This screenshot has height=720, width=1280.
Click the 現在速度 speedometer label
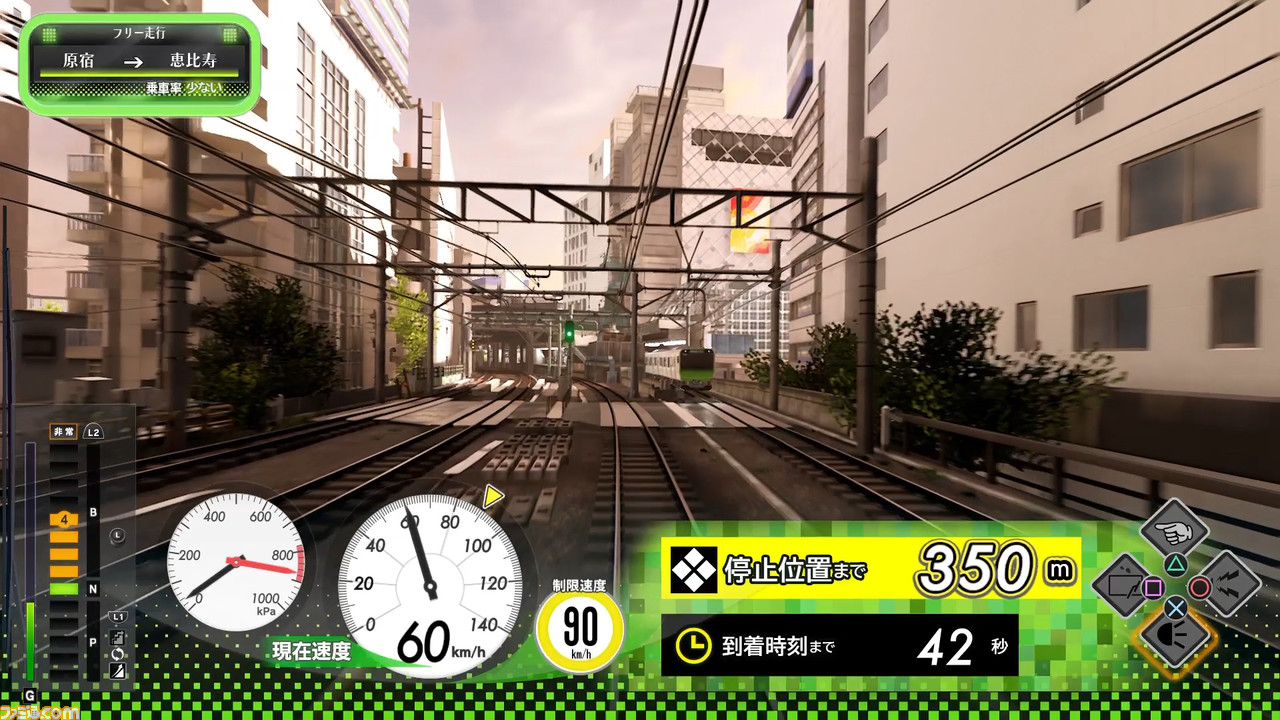(312, 651)
